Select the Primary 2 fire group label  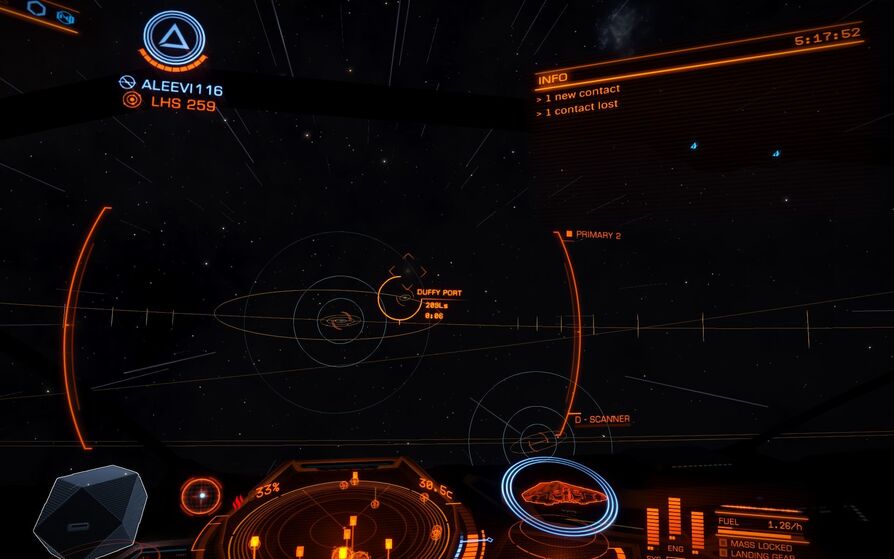[595, 235]
